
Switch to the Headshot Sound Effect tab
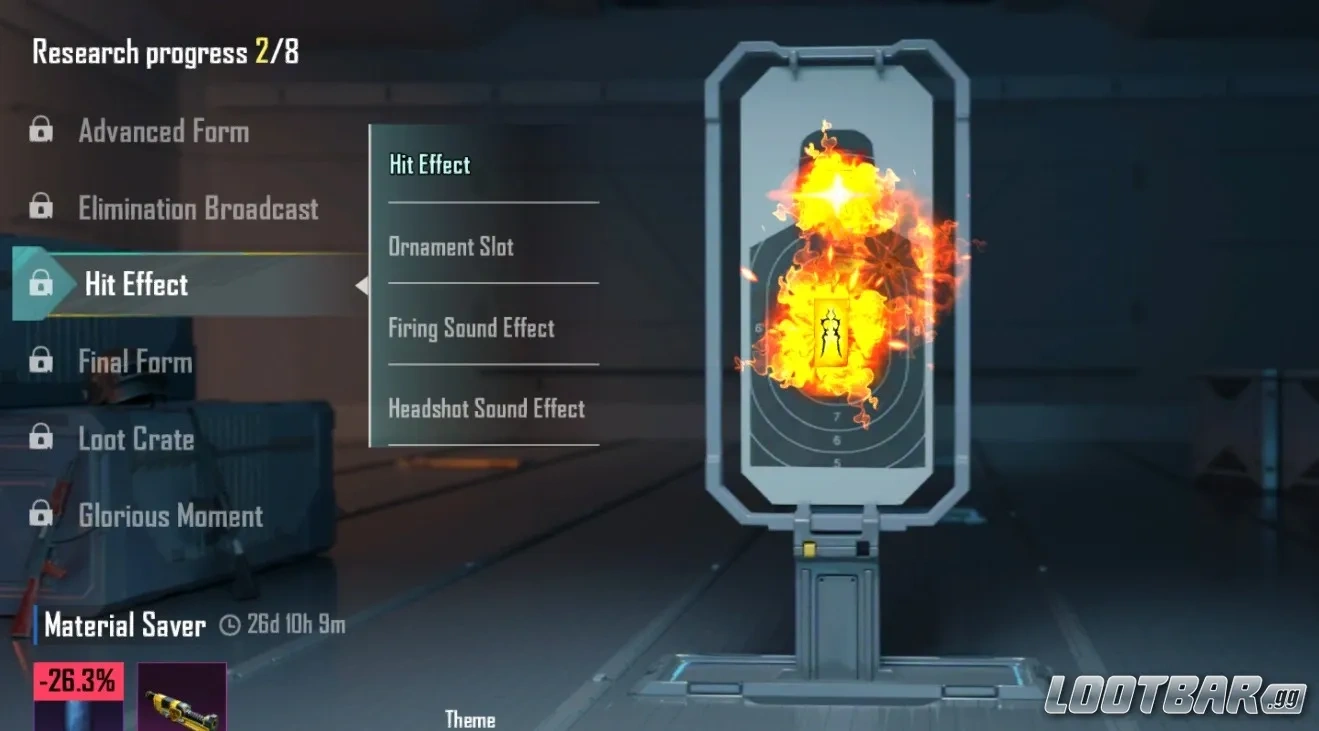486,408
